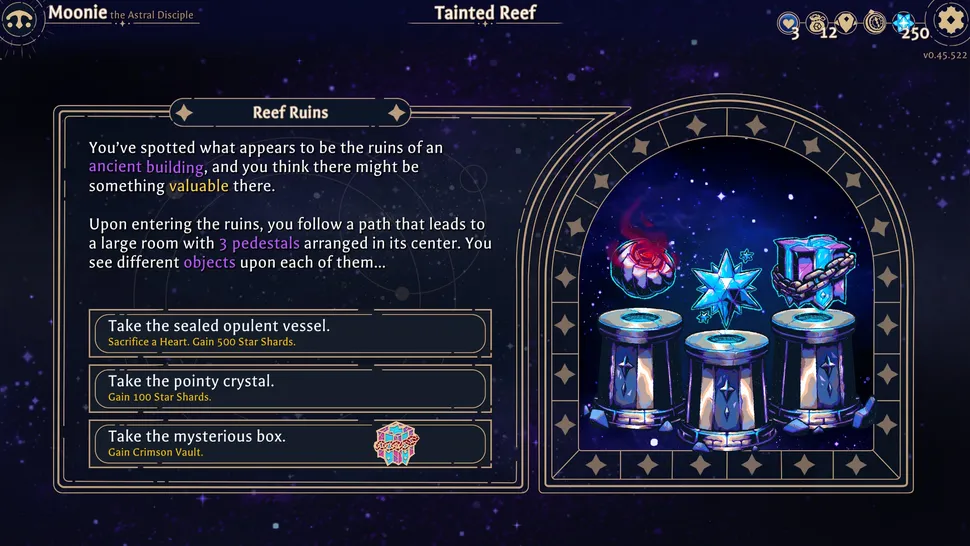The width and height of the screenshot is (970, 546).
Task: Click the blue Star Shards icon
Action: (904, 22)
